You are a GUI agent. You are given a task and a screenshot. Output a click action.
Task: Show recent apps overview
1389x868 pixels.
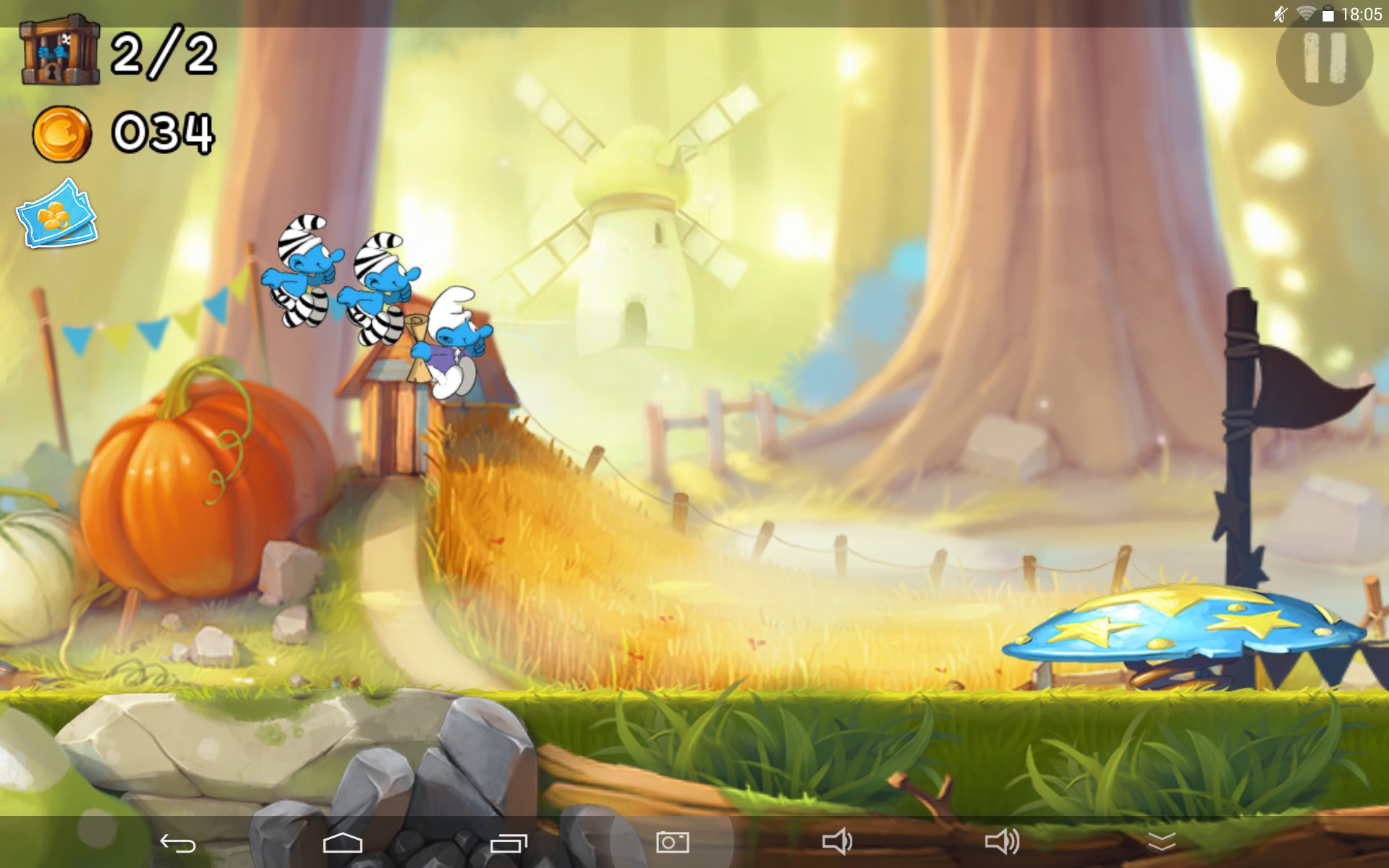509,843
